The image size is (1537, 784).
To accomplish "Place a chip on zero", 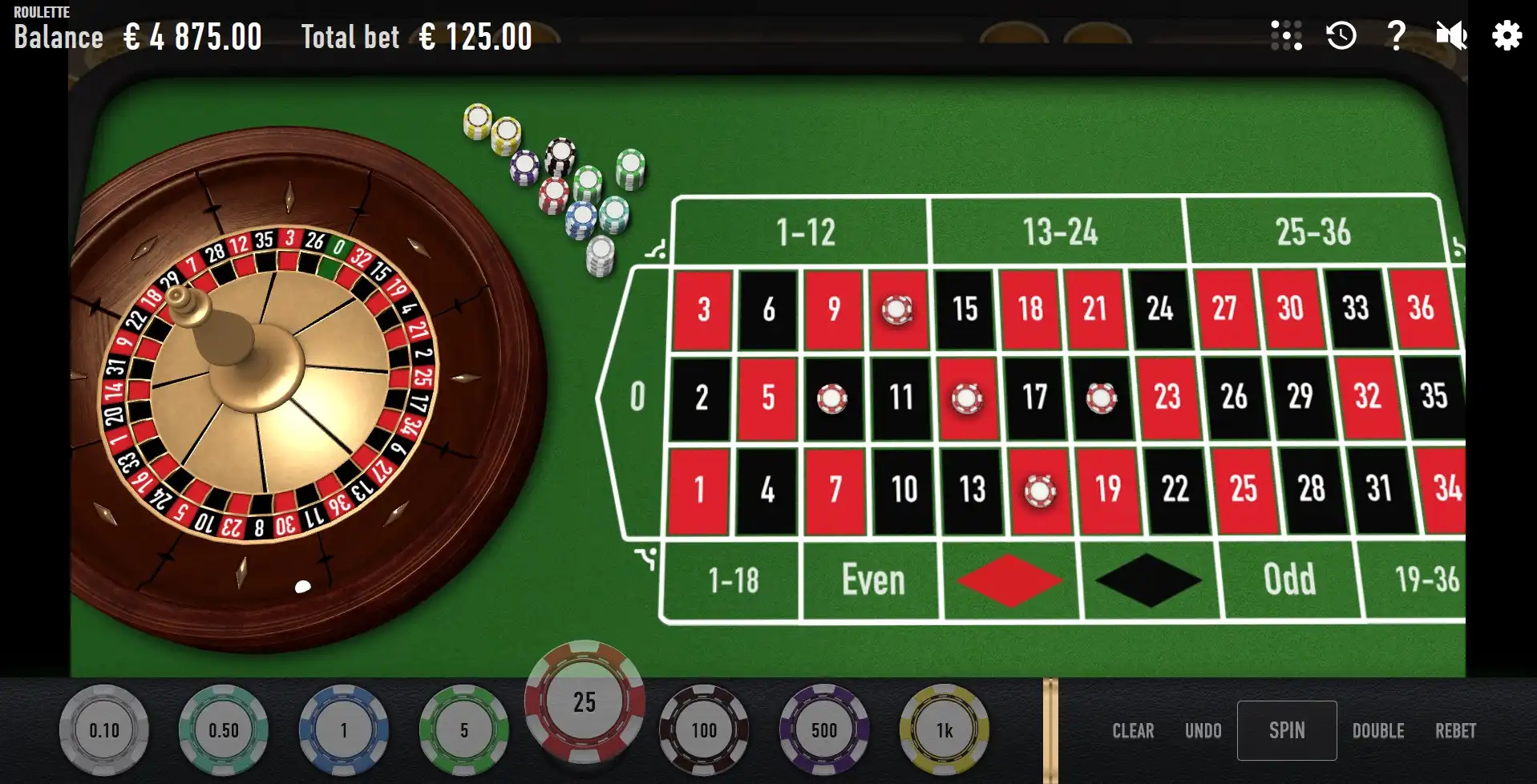I will click(637, 397).
